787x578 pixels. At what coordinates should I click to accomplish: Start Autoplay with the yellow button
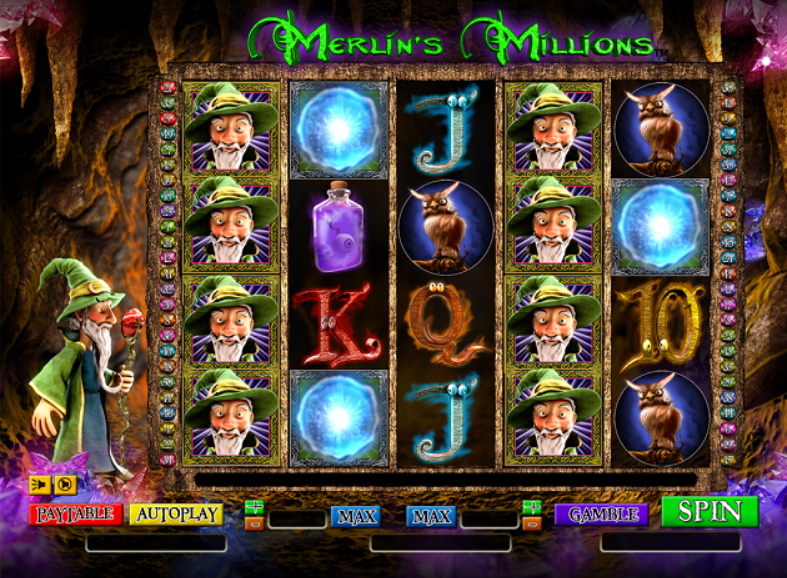(176, 514)
